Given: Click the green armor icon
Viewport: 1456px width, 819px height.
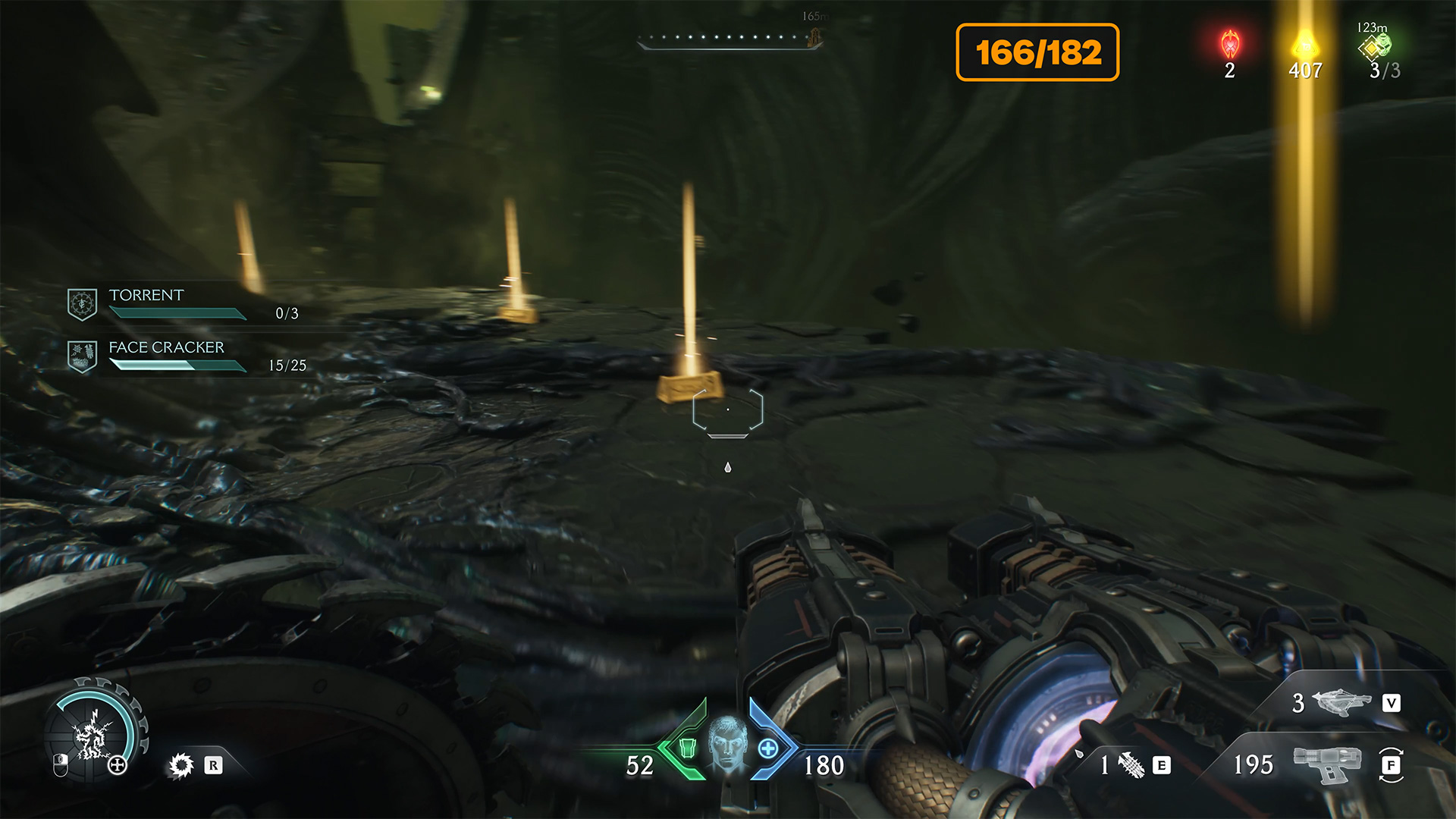Looking at the screenshot, I should coord(687,748).
